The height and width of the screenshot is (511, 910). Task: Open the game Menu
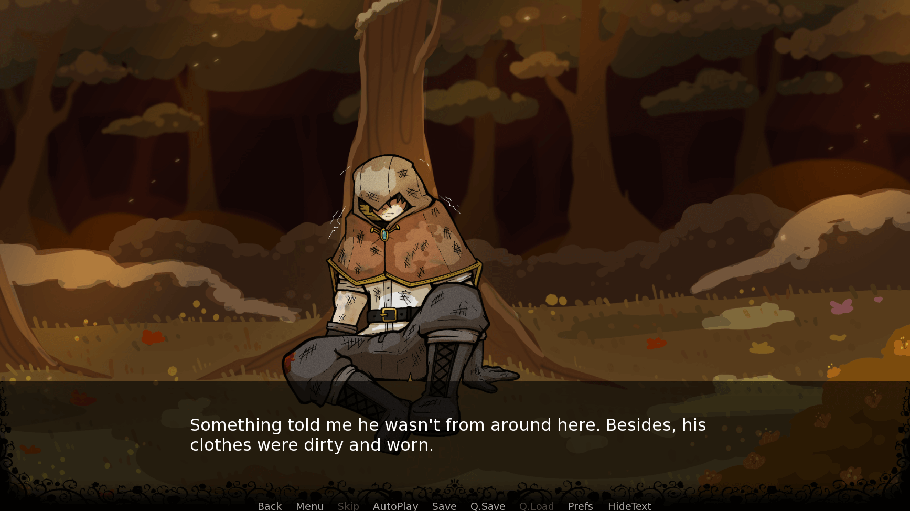click(x=310, y=506)
